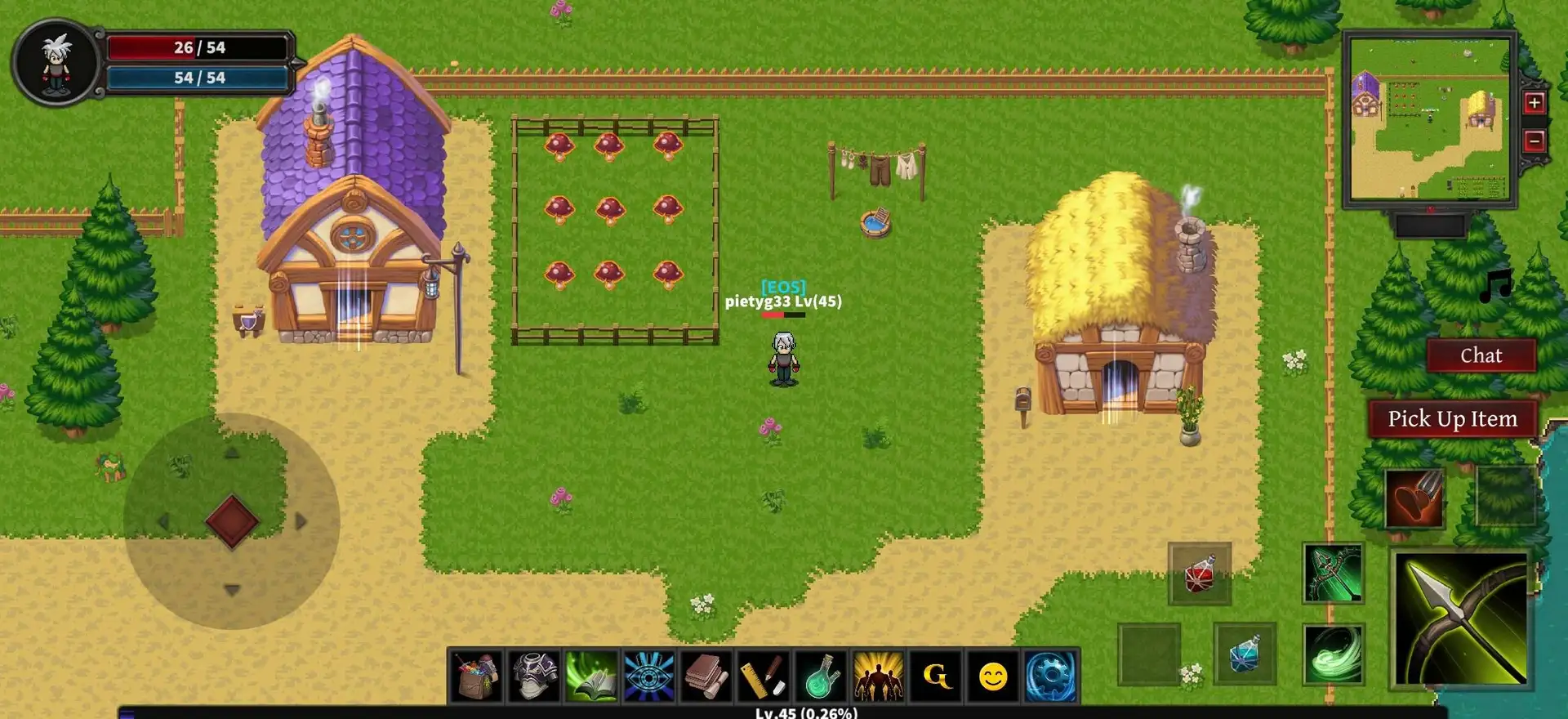Viewport: 1568px width, 719px height.
Task: Use the green wind swirl skill
Action: pyautogui.click(x=1333, y=654)
